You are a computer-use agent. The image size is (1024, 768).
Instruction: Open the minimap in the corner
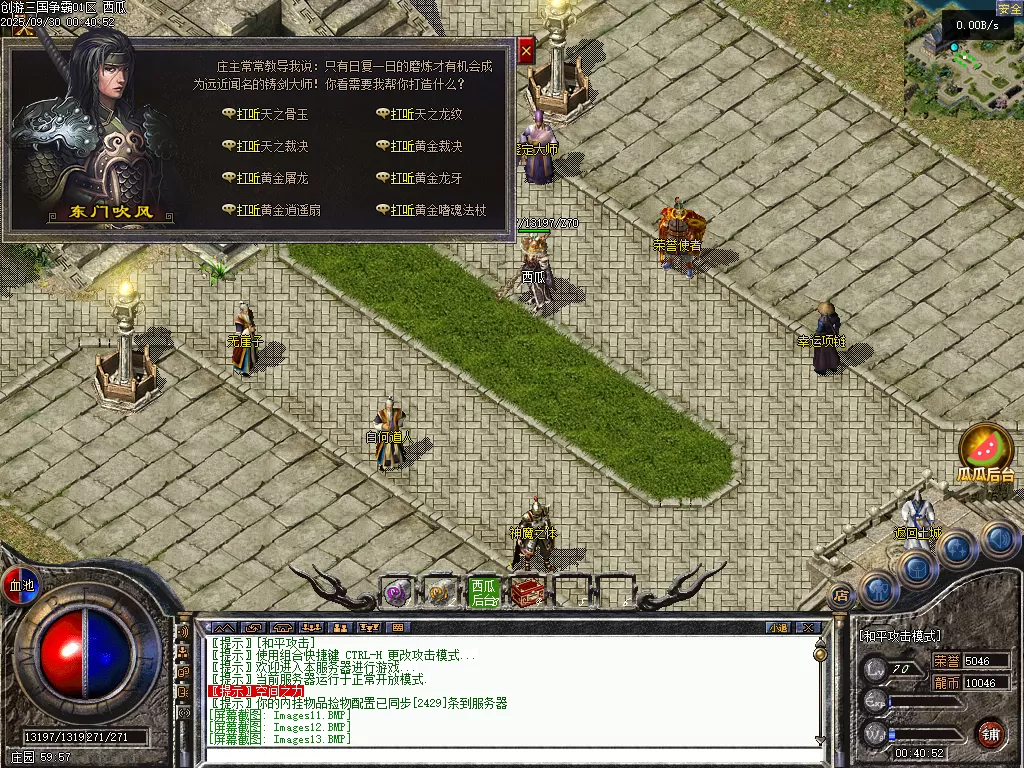[x=962, y=55]
